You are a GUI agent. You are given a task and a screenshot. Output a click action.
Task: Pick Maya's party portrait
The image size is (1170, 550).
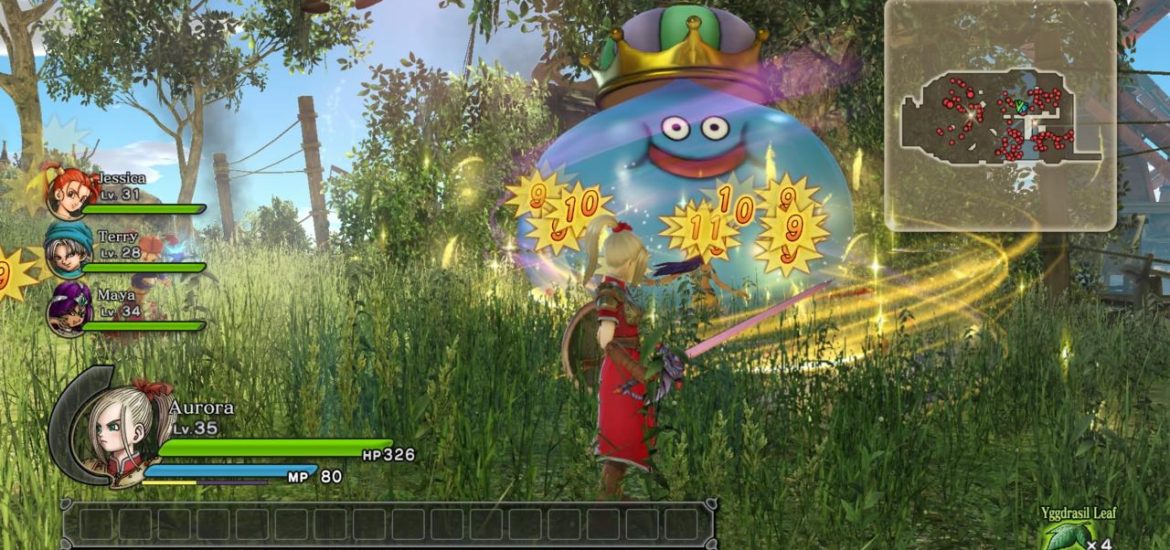click(70, 309)
